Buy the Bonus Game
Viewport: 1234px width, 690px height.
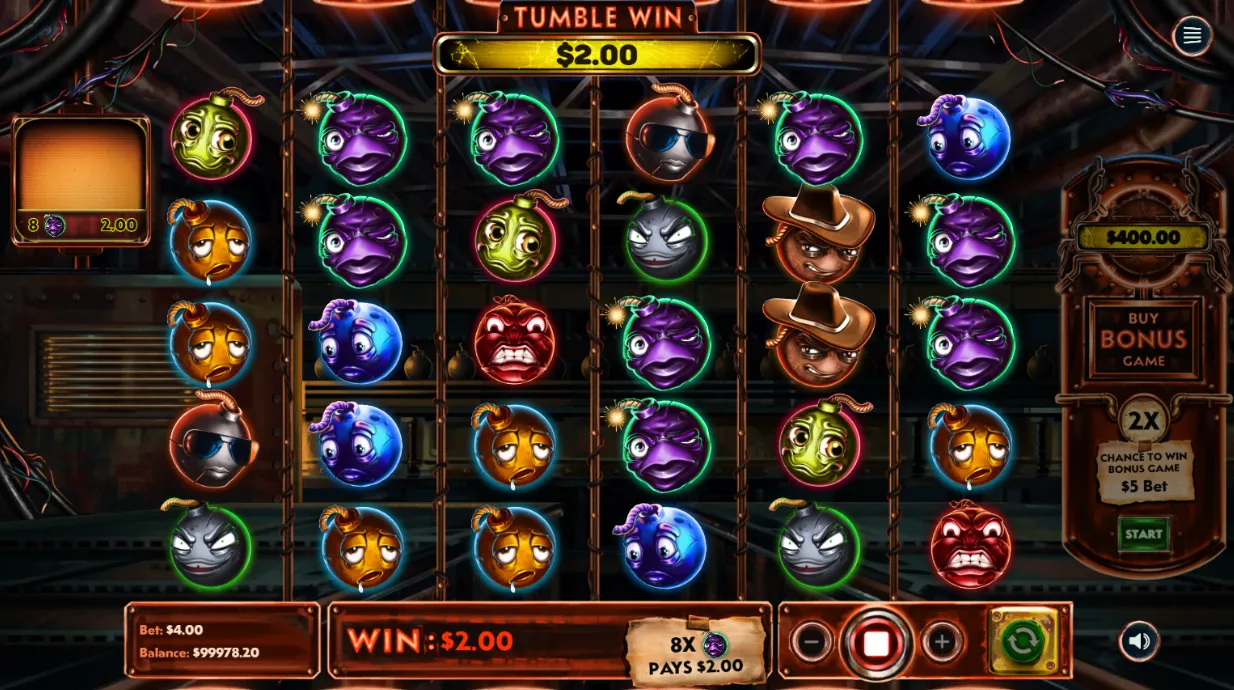pyautogui.click(x=1143, y=339)
